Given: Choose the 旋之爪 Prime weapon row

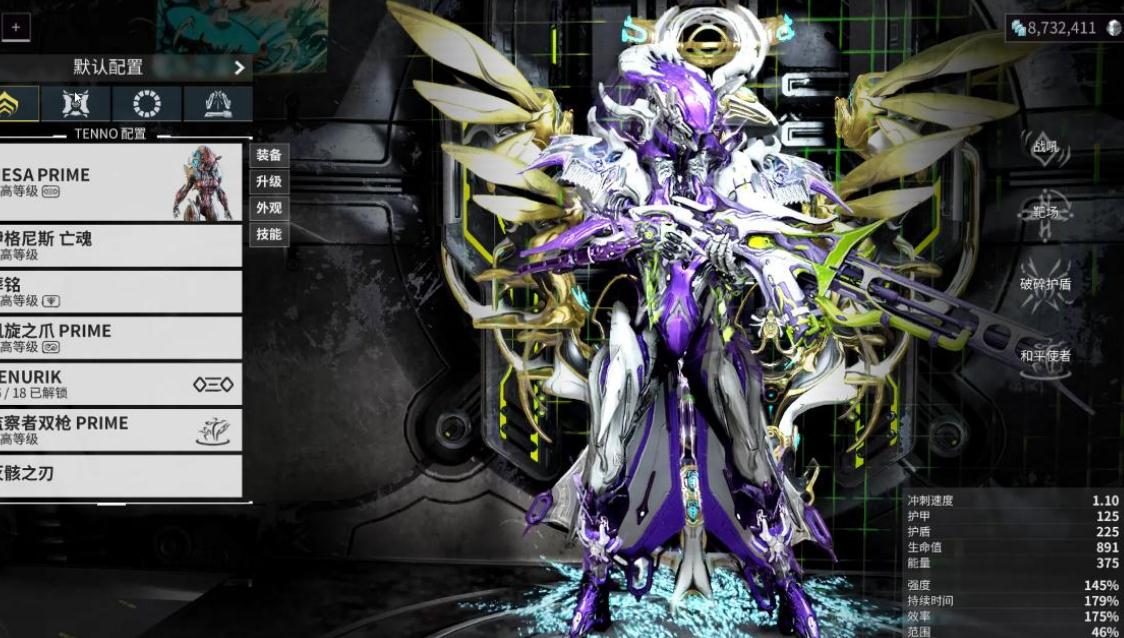Looking at the screenshot, I should (120, 338).
